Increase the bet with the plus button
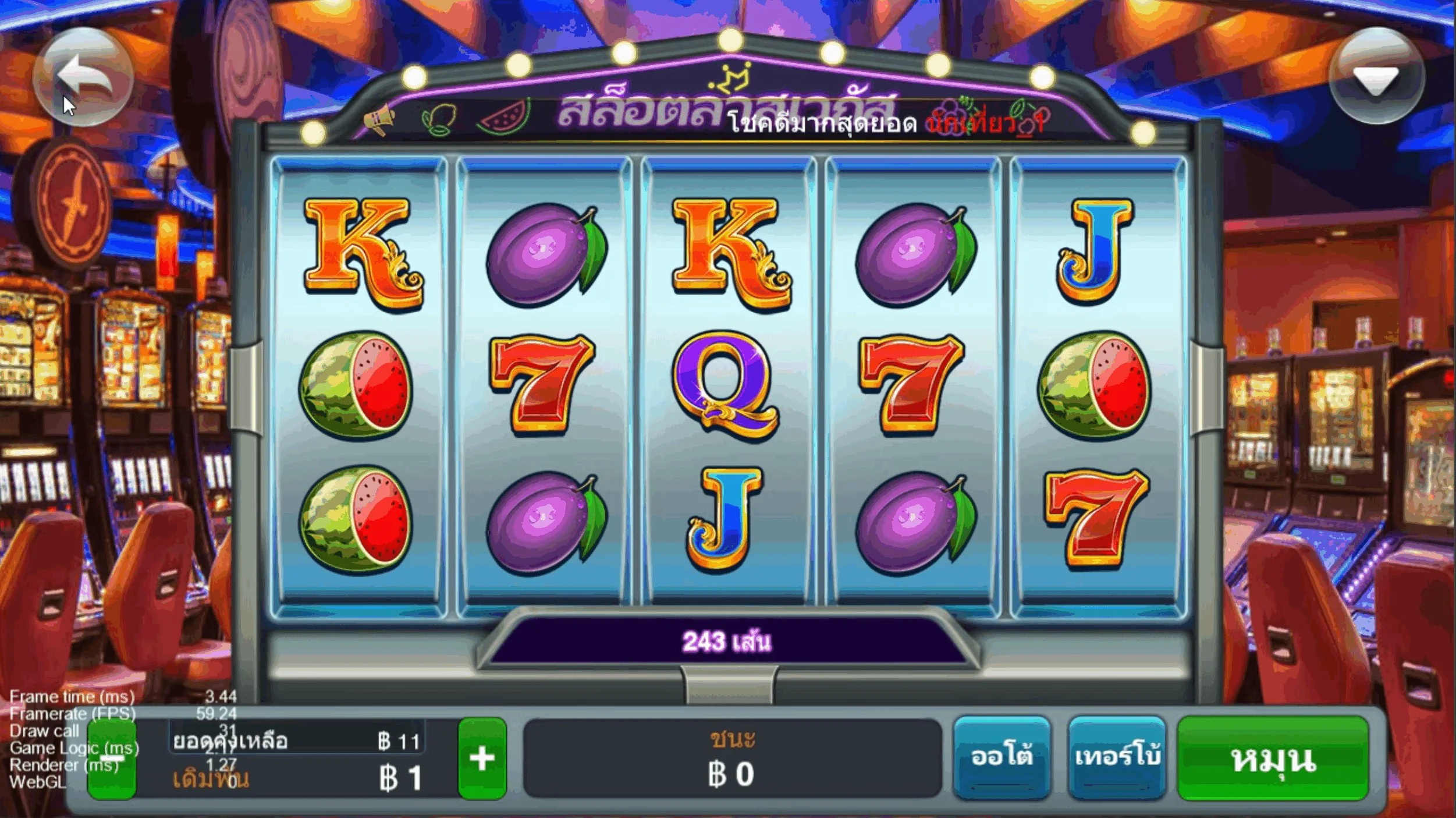Viewport: 1456px width, 818px height. click(x=482, y=759)
